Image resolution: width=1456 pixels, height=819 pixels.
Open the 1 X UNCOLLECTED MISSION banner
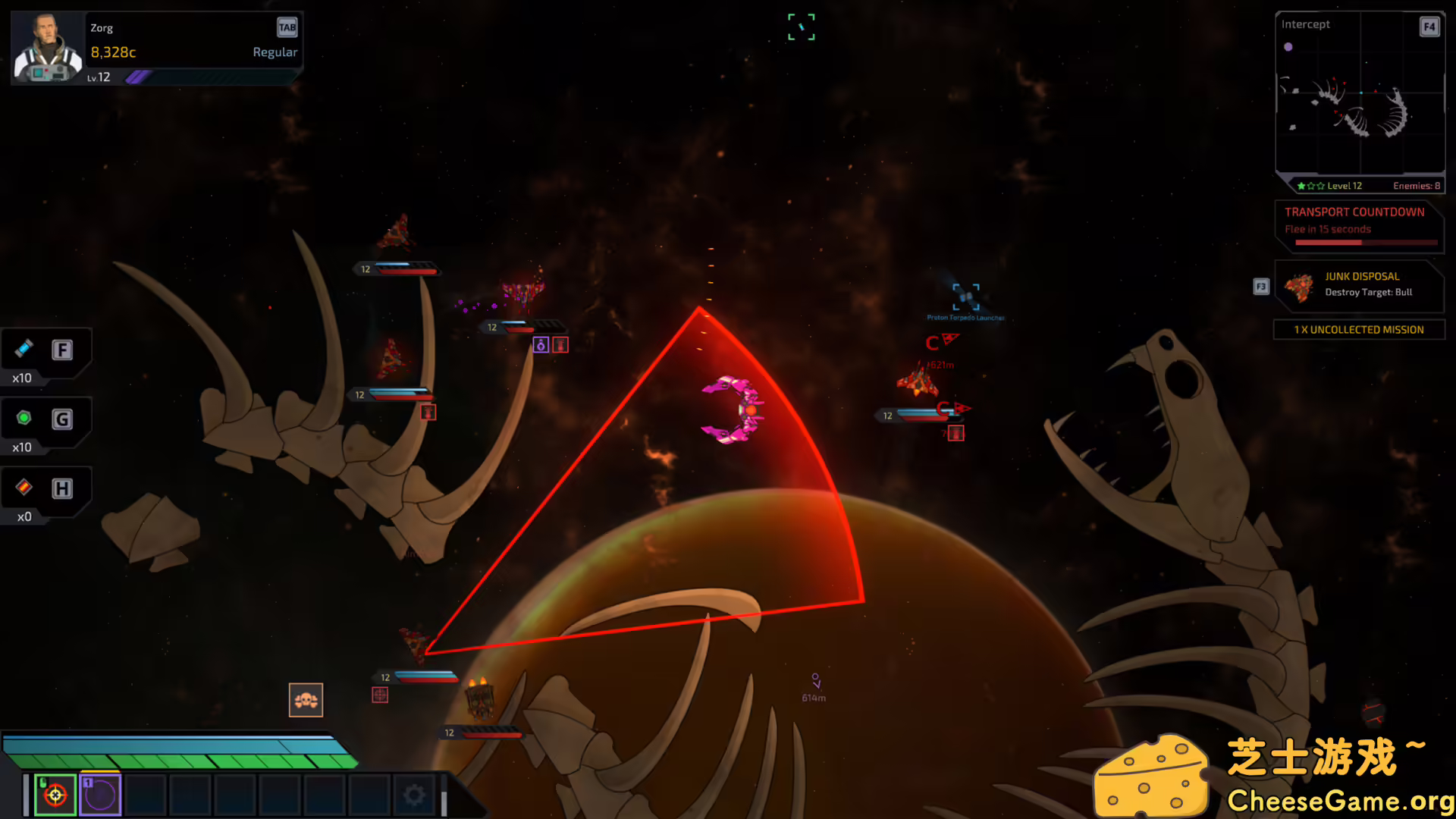tap(1359, 329)
